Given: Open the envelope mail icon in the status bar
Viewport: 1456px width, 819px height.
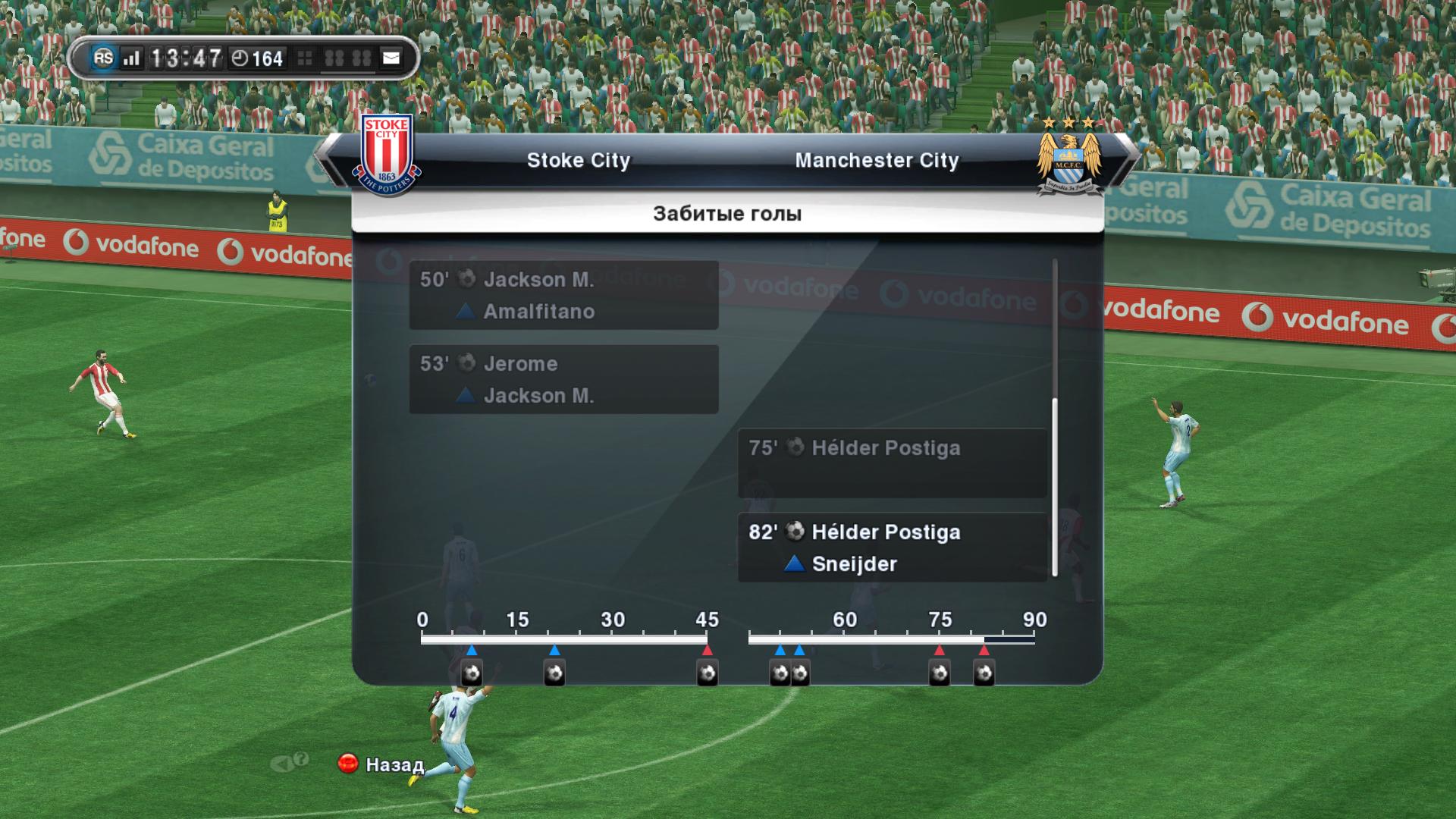Looking at the screenshot, I should (391, 58).
